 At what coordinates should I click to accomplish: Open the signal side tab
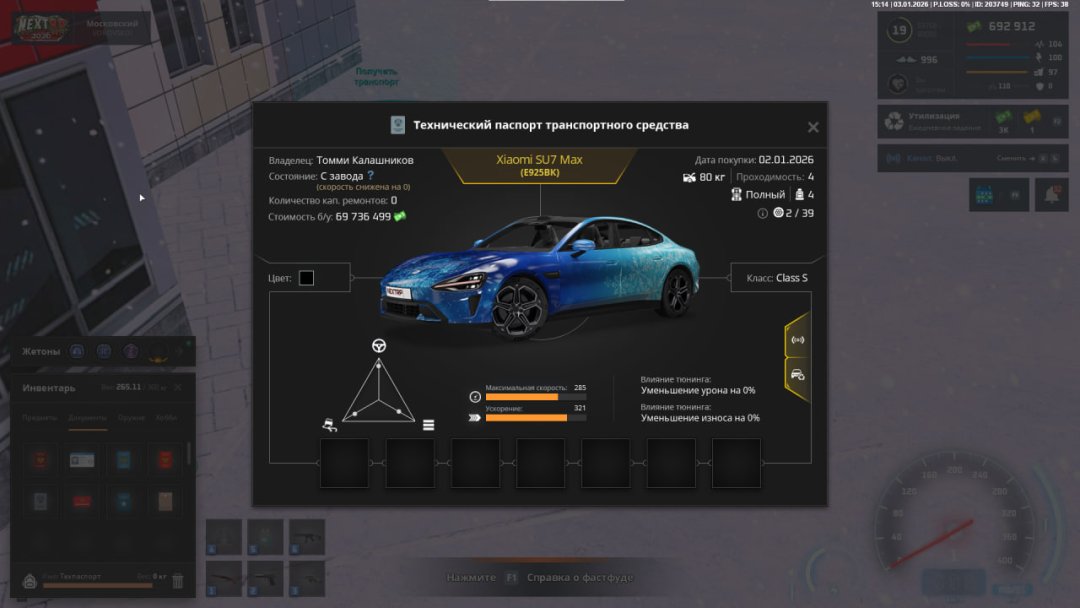[797, 339]
